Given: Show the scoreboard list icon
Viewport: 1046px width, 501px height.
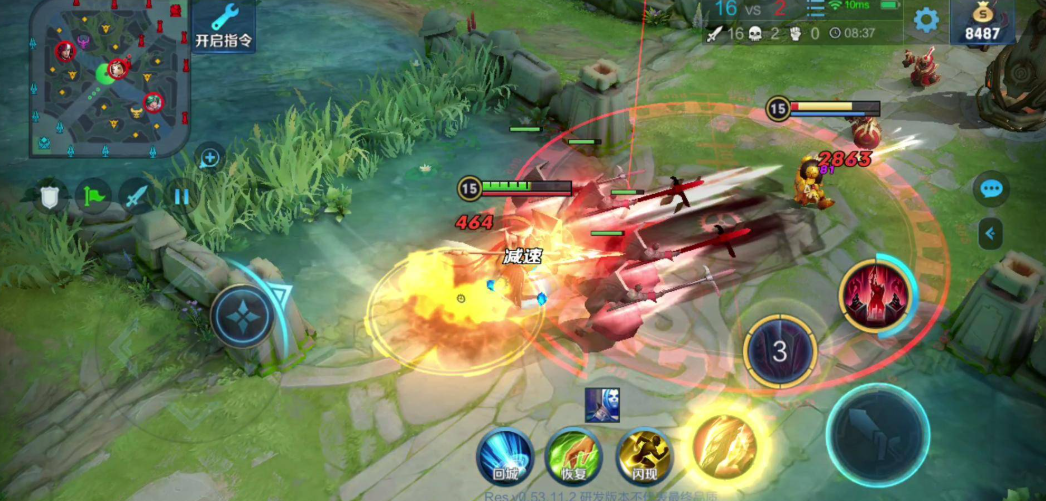Looking at the screenshot, I should pos(817,10).
